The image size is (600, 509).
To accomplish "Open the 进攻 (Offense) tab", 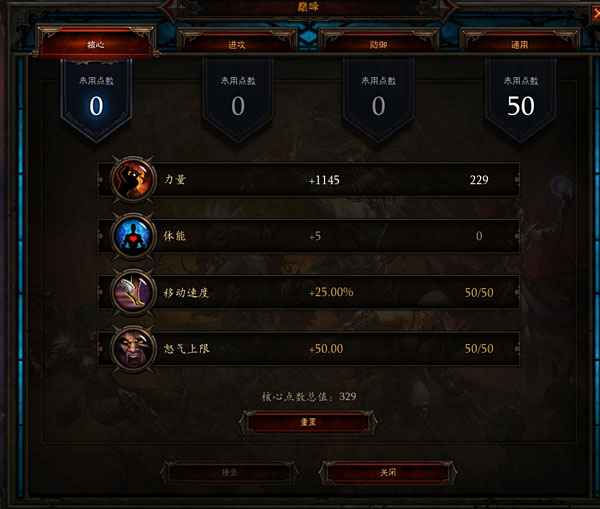I will [237, 45].
